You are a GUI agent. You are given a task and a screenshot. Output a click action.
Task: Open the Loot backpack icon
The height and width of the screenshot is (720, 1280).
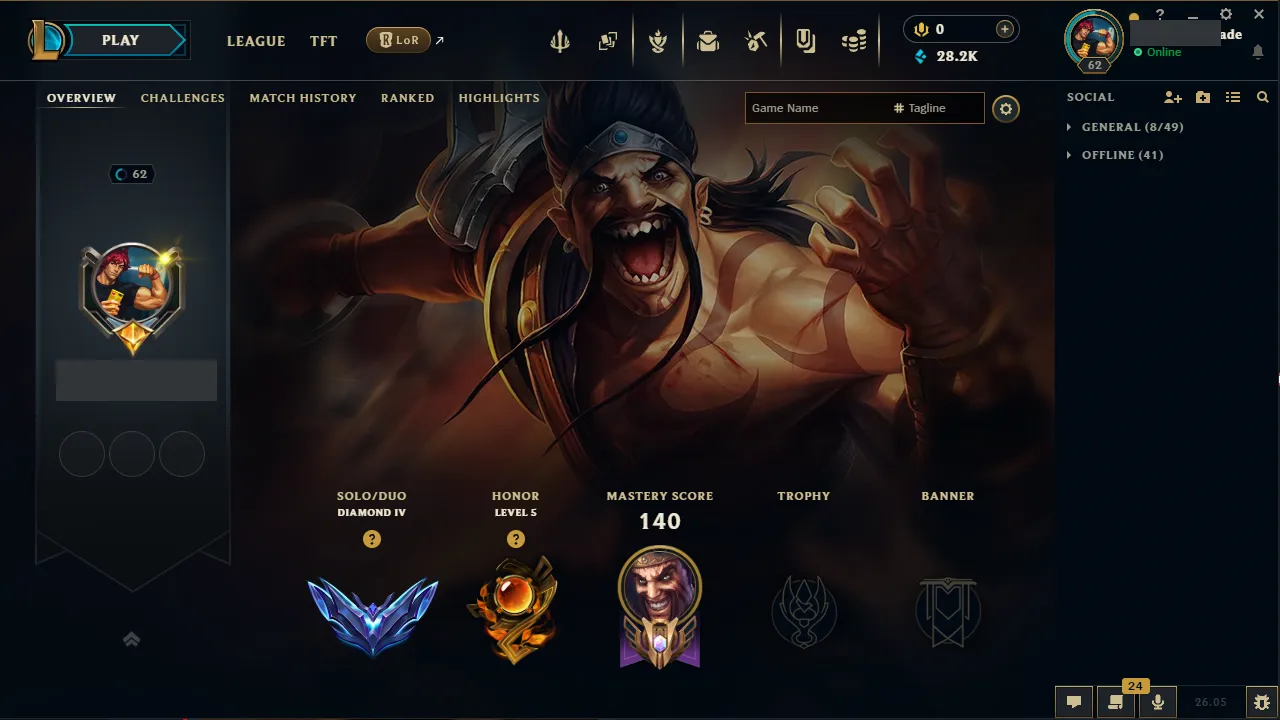(708, 40)
